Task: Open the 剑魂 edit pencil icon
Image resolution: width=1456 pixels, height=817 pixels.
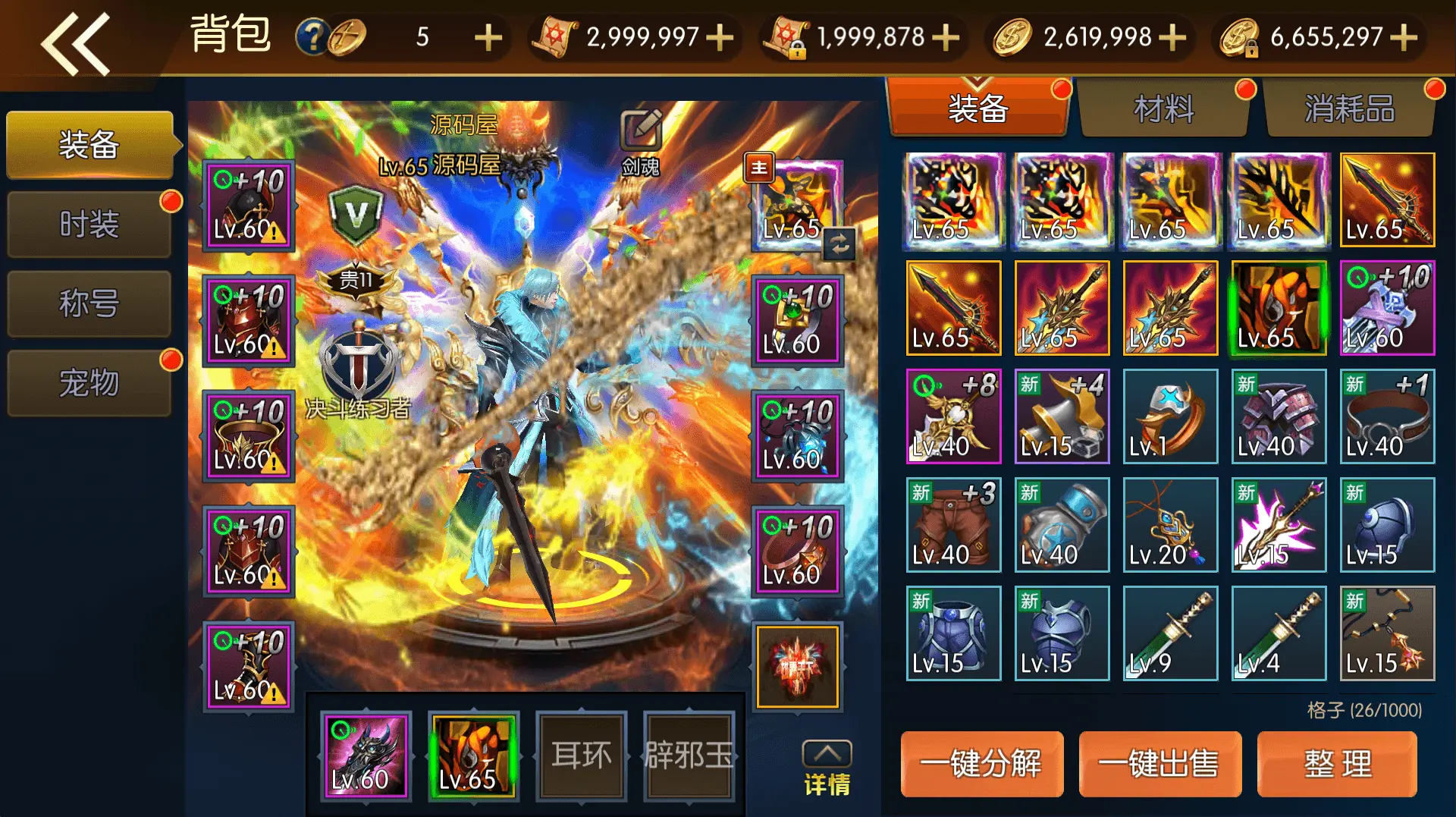Action: [639, 130]
